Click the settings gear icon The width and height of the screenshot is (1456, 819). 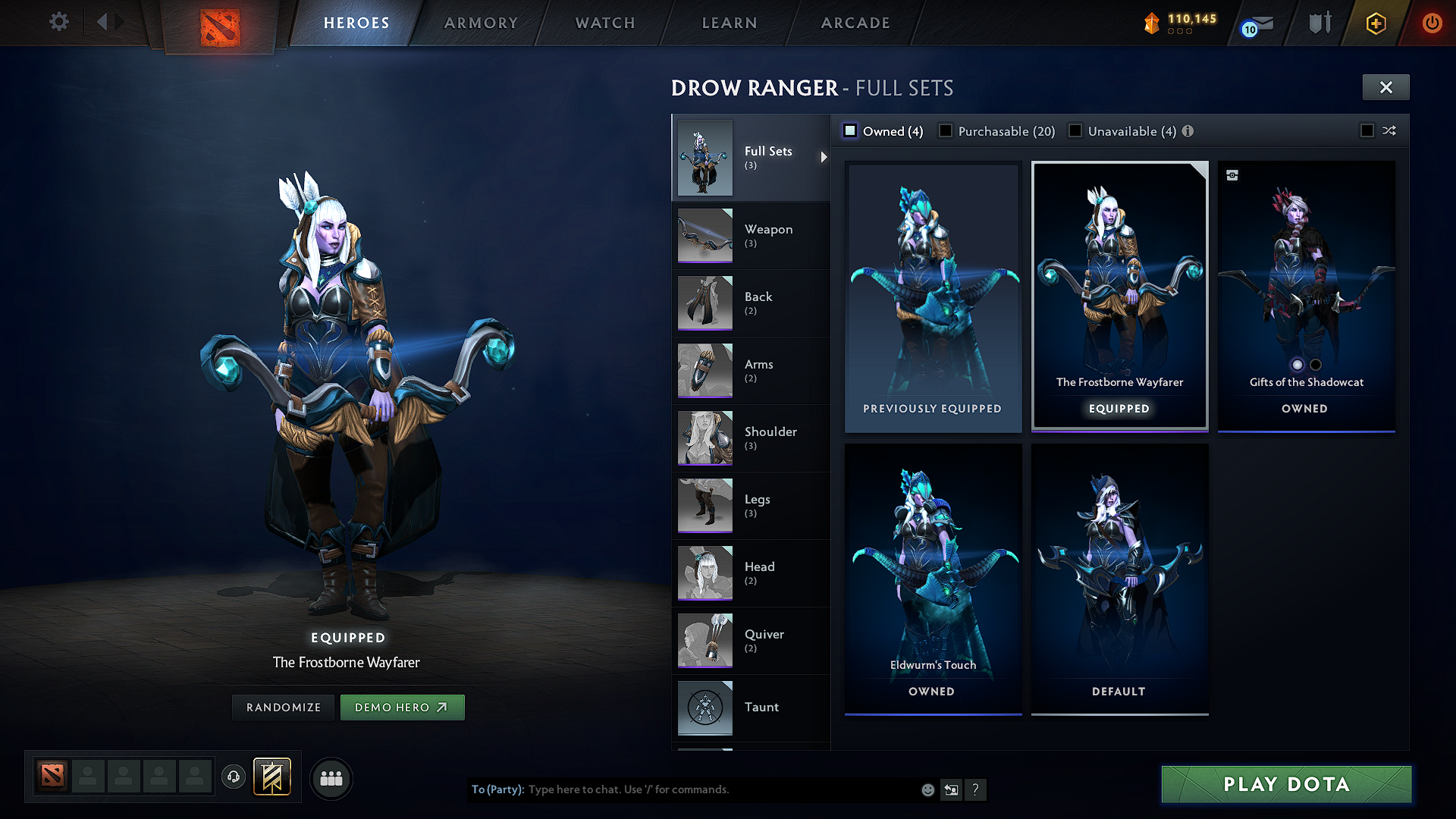click(58, 22)
